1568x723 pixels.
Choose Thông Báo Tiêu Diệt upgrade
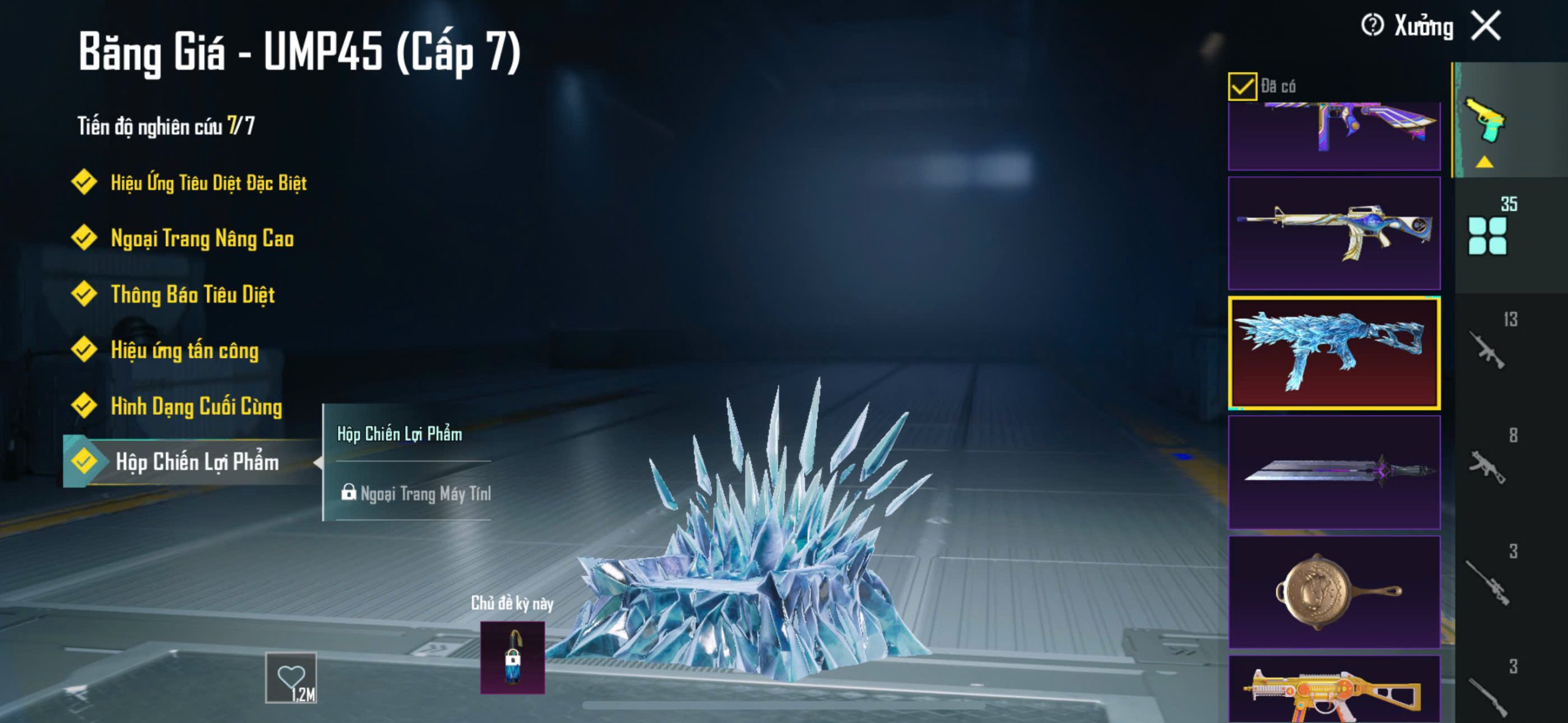pos(192,294)
